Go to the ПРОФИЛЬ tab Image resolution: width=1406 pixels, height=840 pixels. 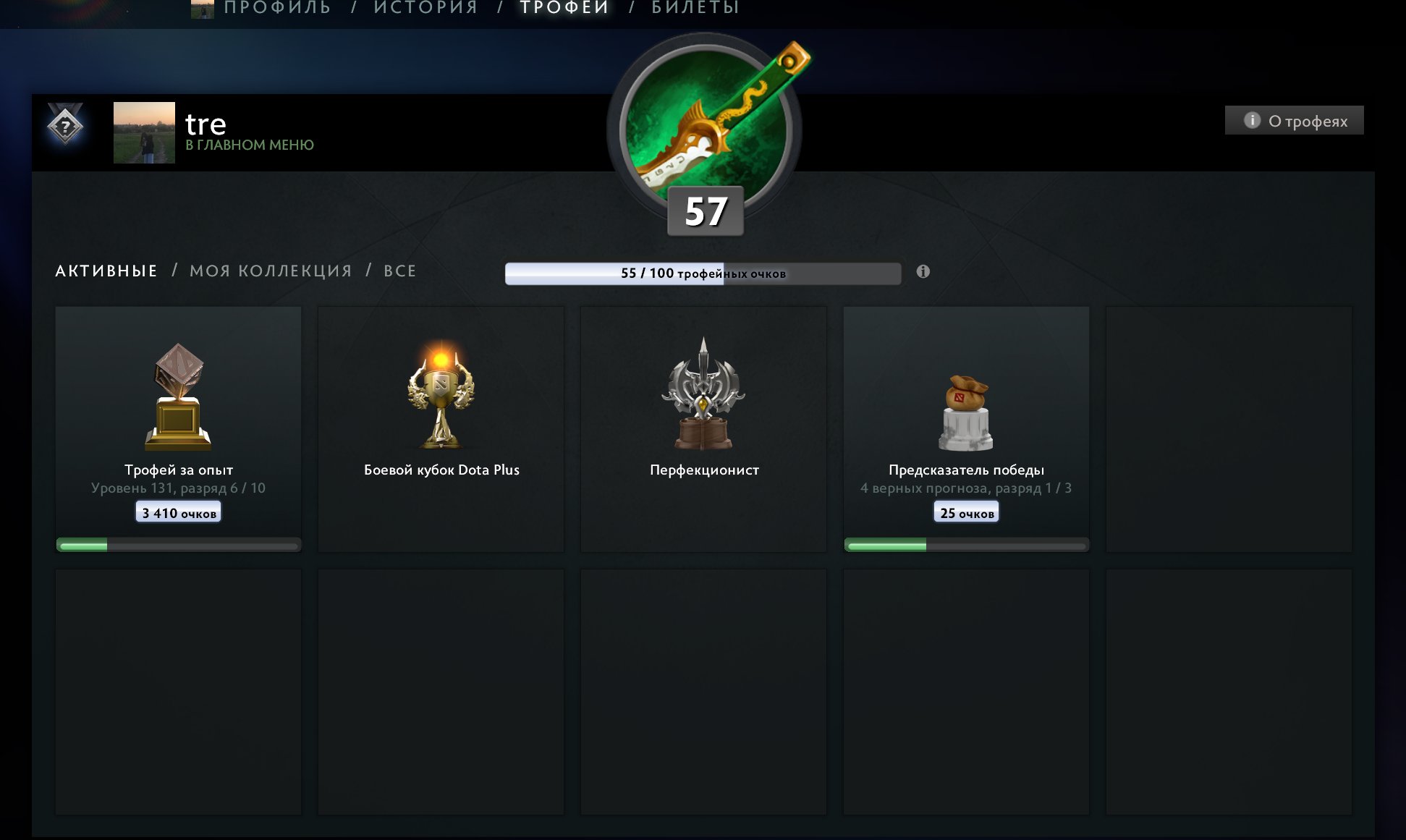click(276, 7)
